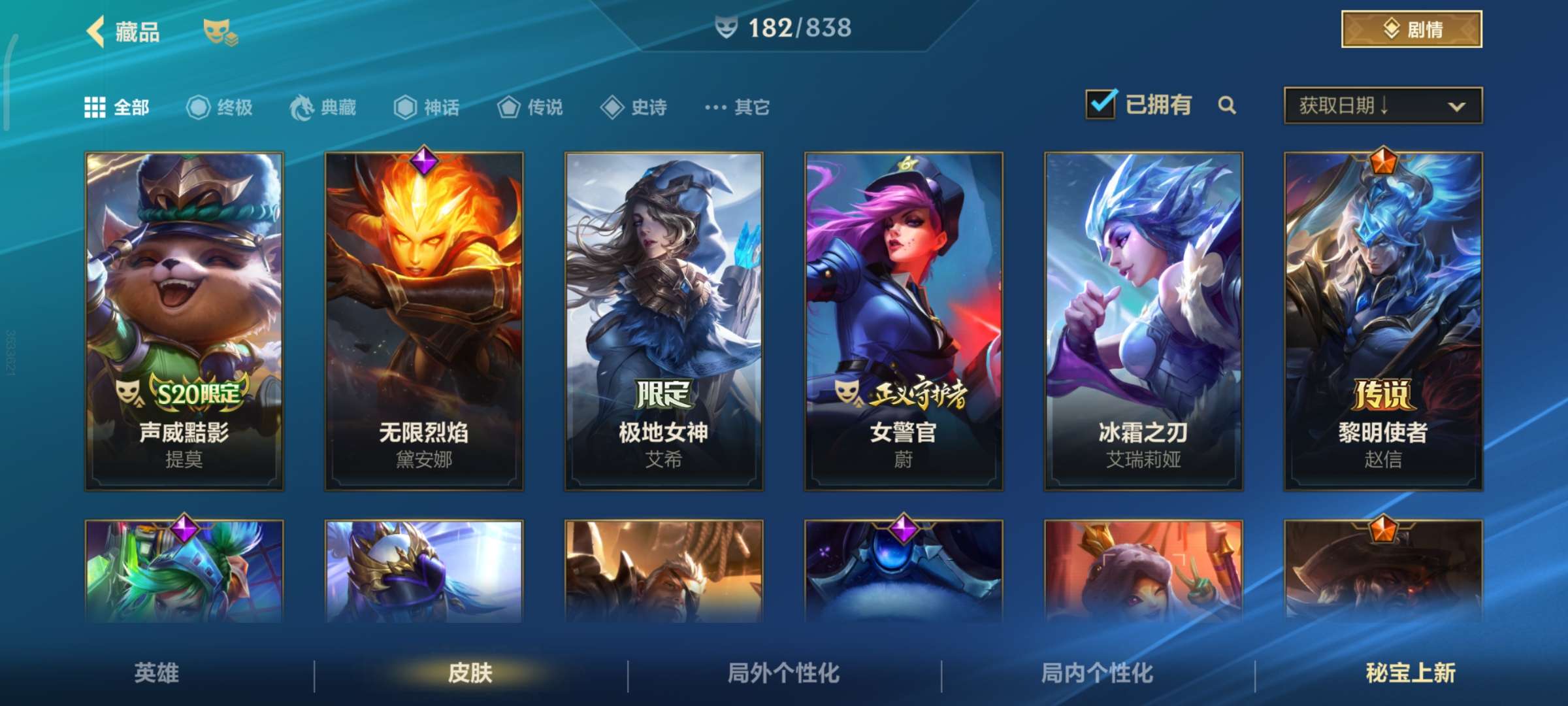
Task: Click the 剧情 button
Action: click(x=1412, y=29)
